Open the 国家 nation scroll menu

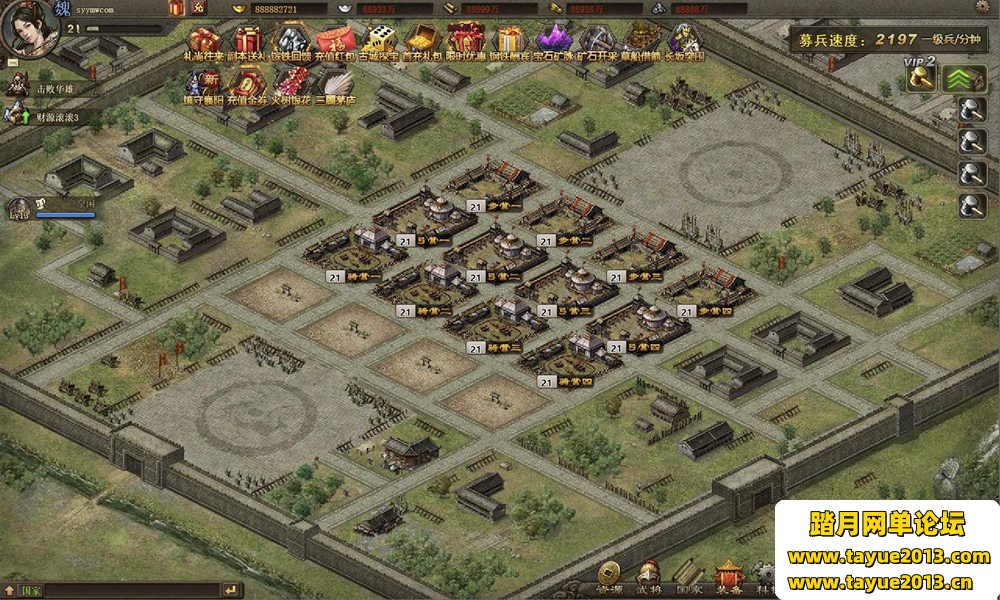point(687,574)
